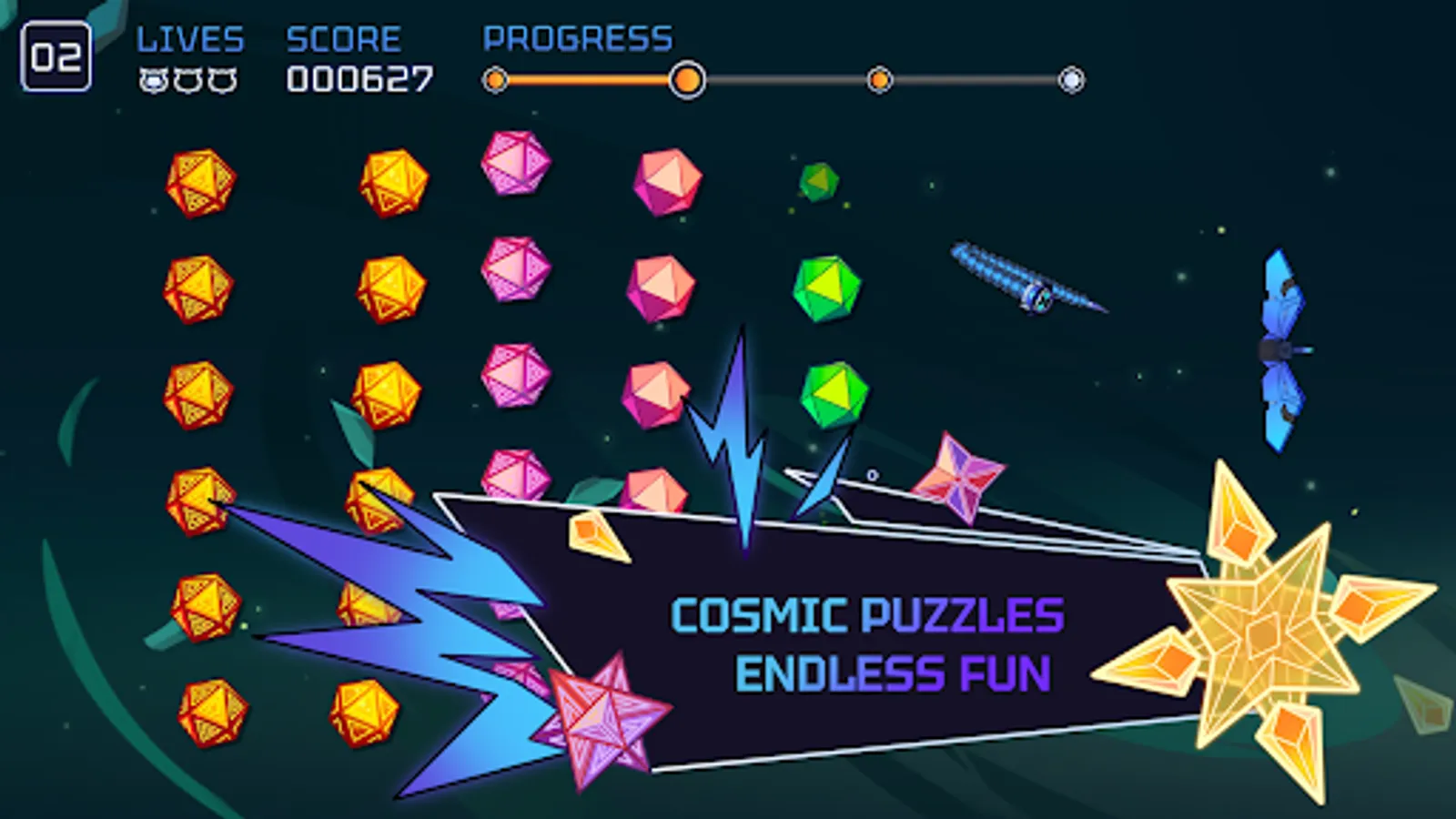Click the small green gem at top right
Image resolution: width=1456 pixels, height=819 pixels.
pyautogui.click(x=819, y=182)
